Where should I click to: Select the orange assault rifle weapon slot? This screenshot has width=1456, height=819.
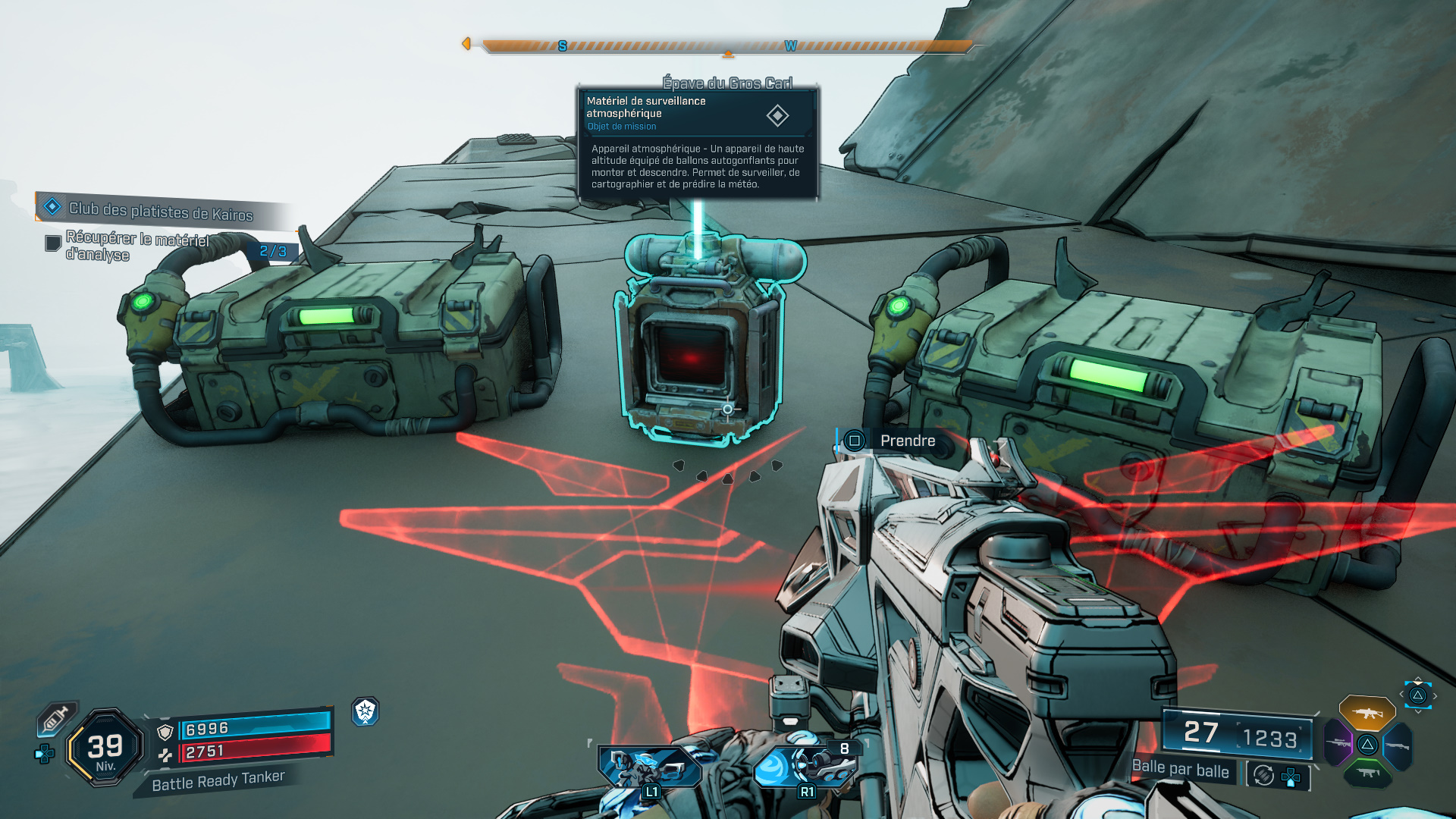1367,713
